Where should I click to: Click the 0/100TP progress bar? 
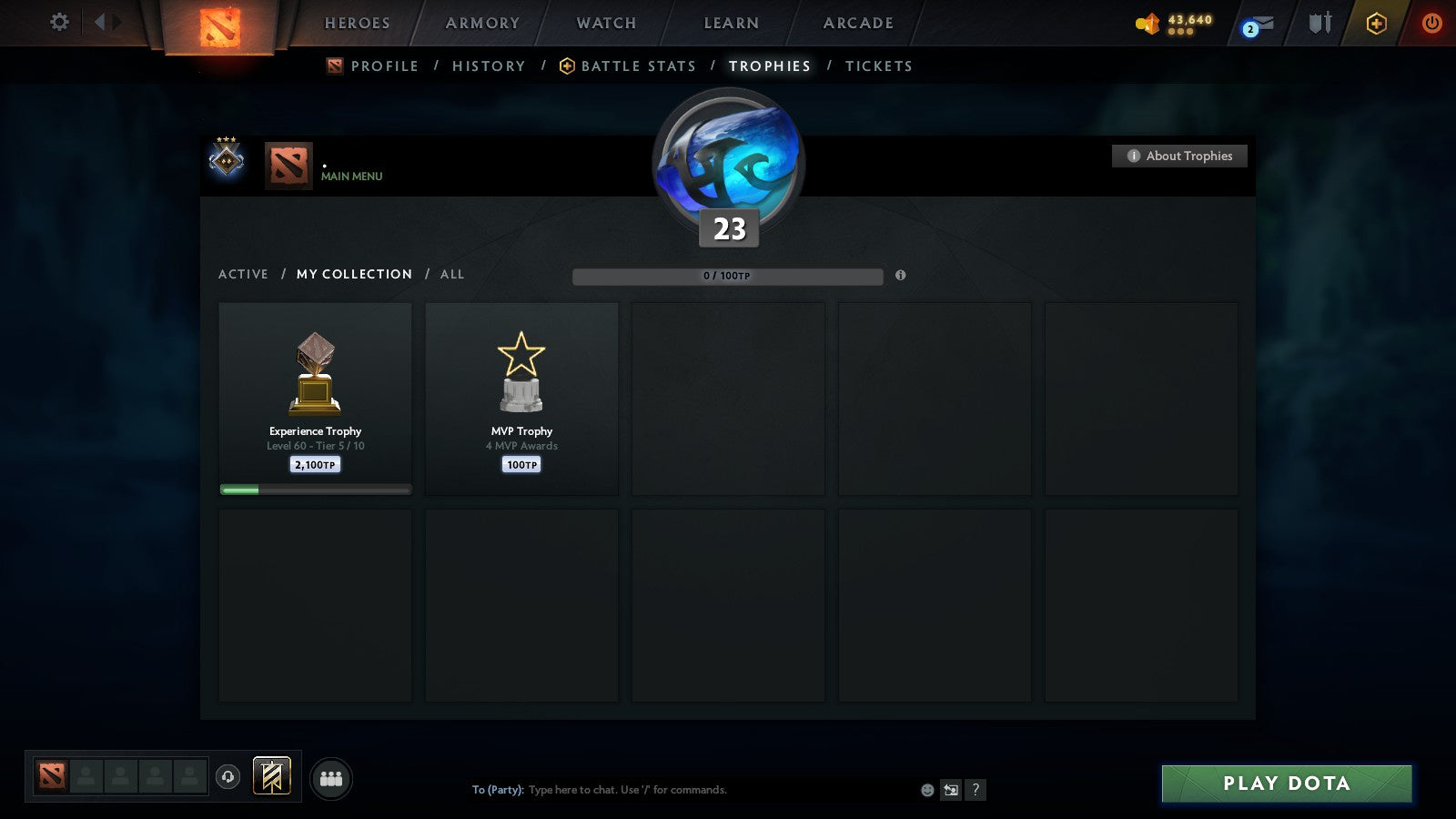(727, 276)
